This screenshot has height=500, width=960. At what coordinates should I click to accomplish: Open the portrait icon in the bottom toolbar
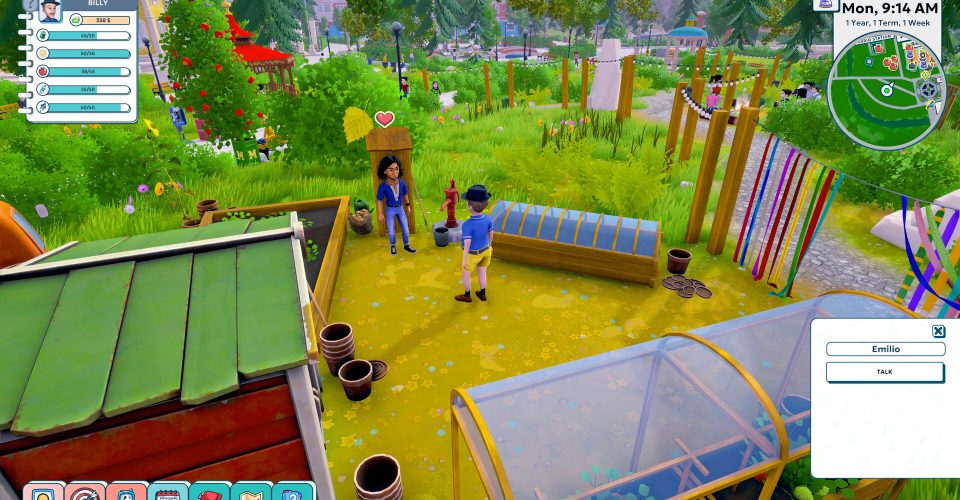(44, 493)
